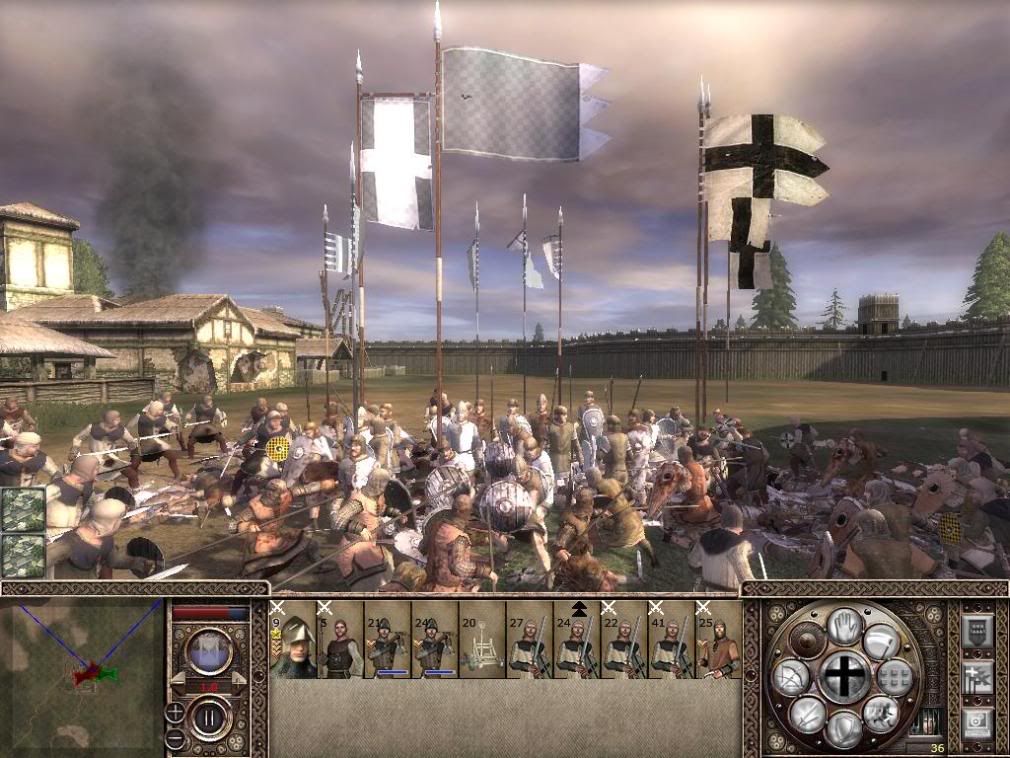The height and width of the screenshot is (758, 1010).
Task: Zoom out the minimap with minus button
Action: 175,739
